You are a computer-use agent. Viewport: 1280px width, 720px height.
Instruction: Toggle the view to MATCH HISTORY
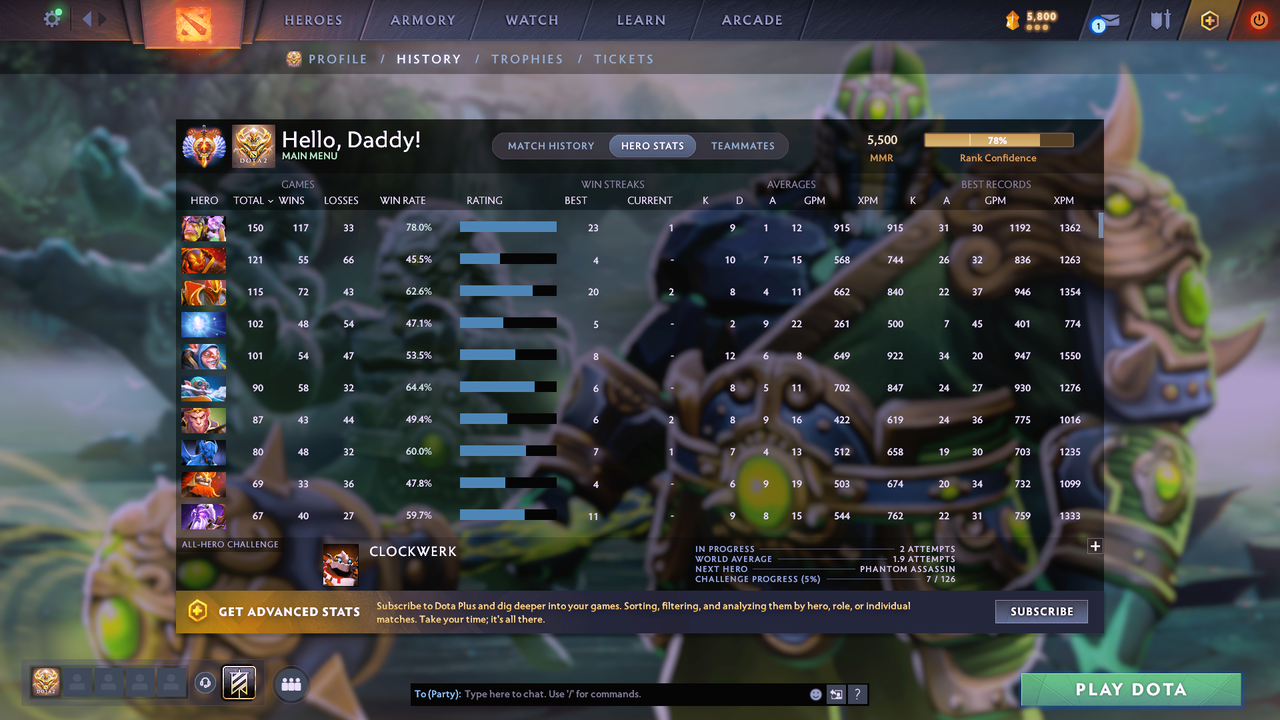point(550,146)
